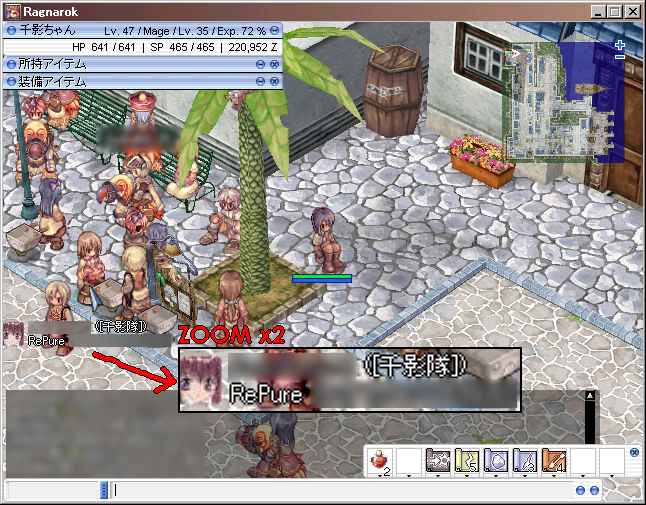Close the 装備アイテム equipment window
Viewport: 646px width, 505px height.
(274, 79)
